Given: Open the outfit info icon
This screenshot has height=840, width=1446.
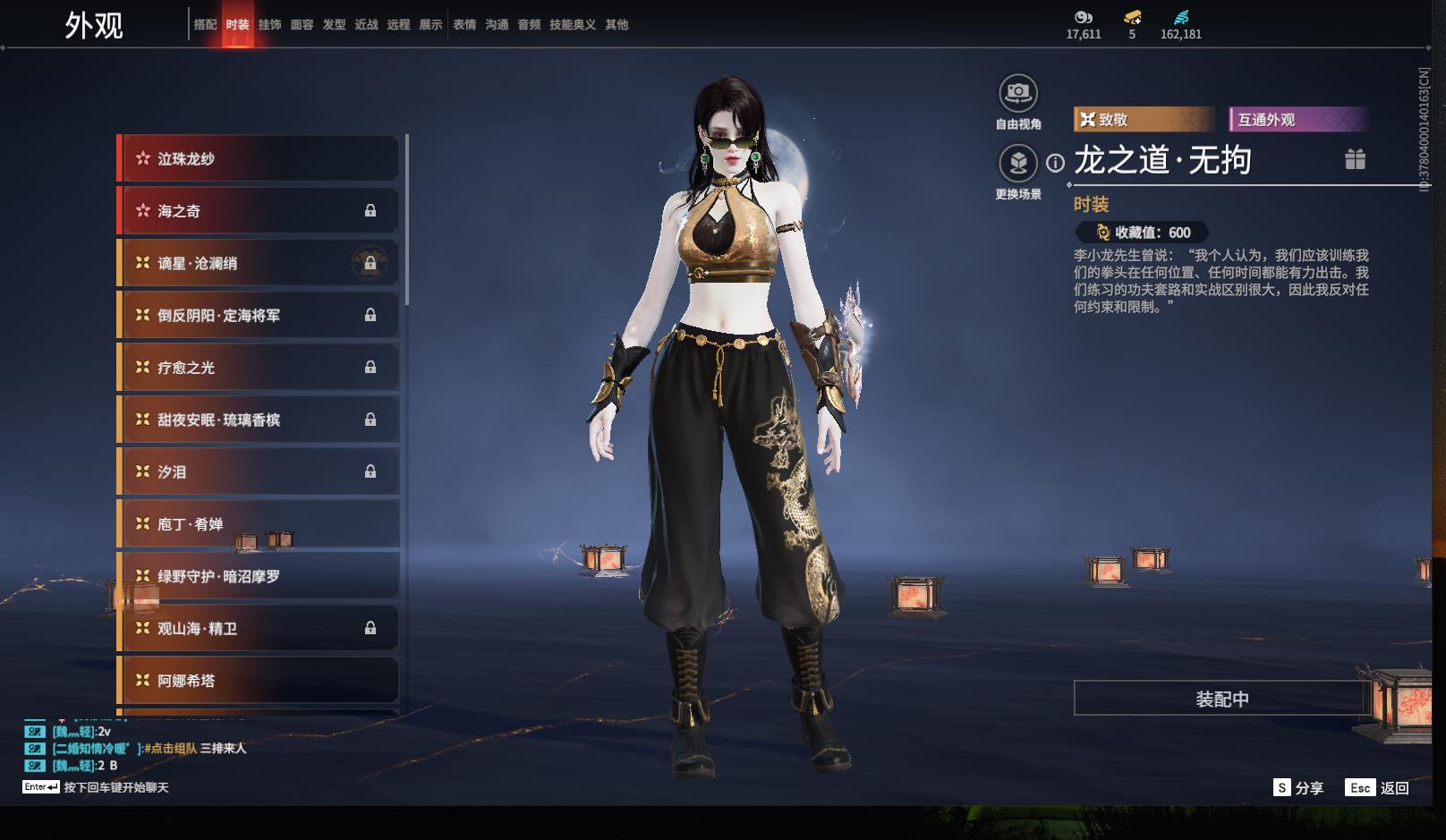Looking at the screenshot, I should click(x=1056, y=163).
